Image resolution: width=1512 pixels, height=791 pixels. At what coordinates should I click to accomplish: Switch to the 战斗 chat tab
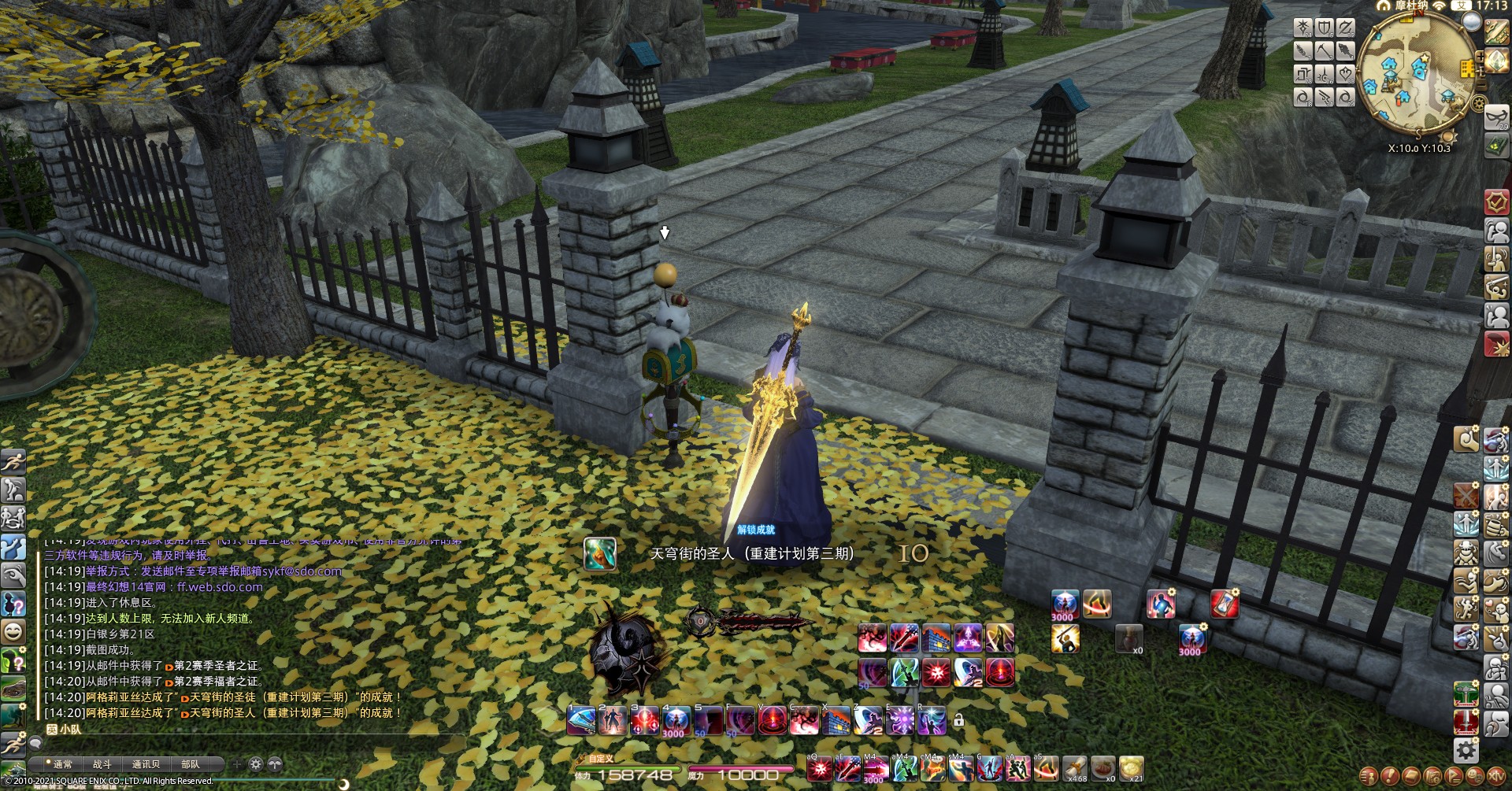102,764
